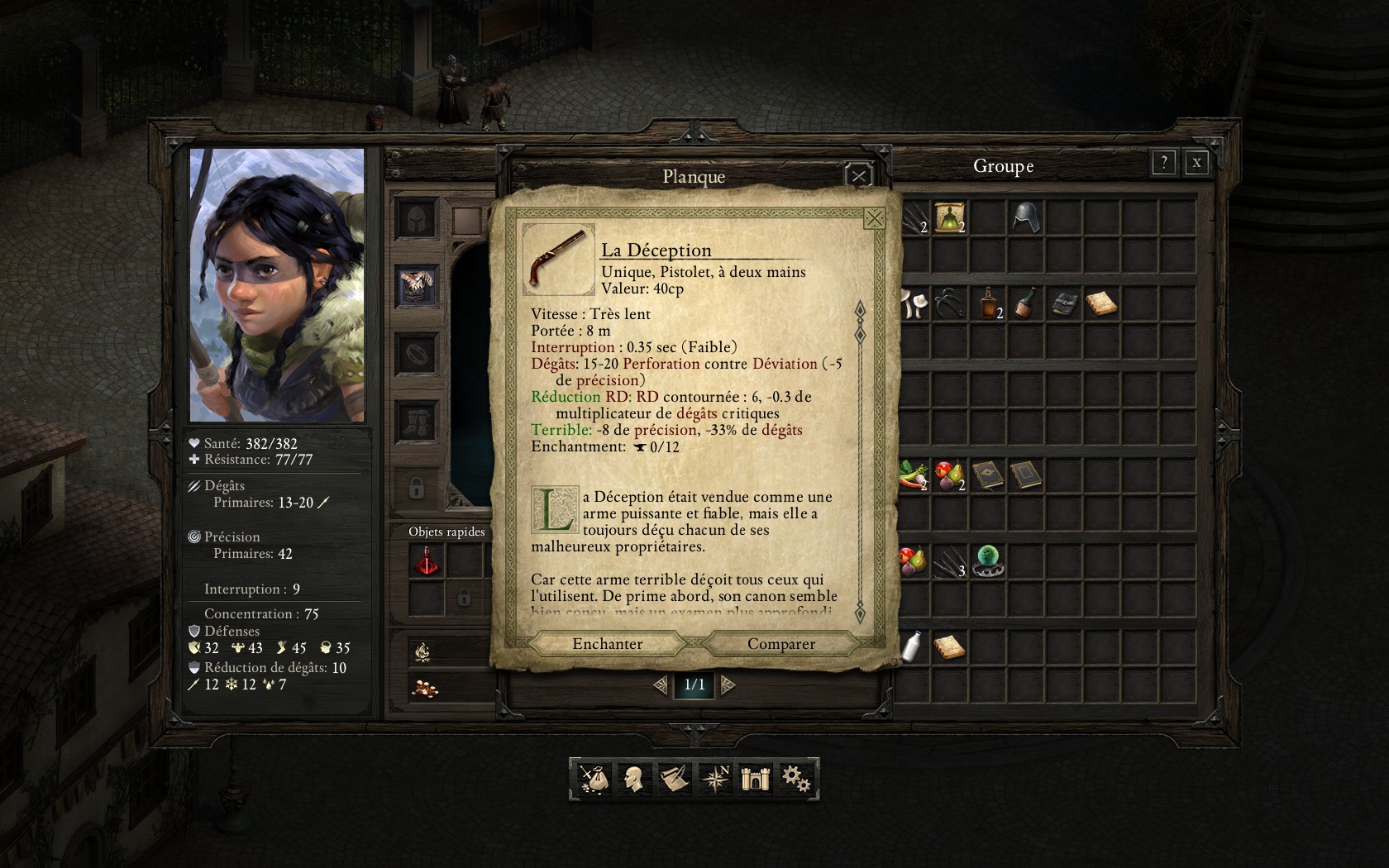Select the milk bottle item
1389x868 pixels.
(x=913, y=646)
